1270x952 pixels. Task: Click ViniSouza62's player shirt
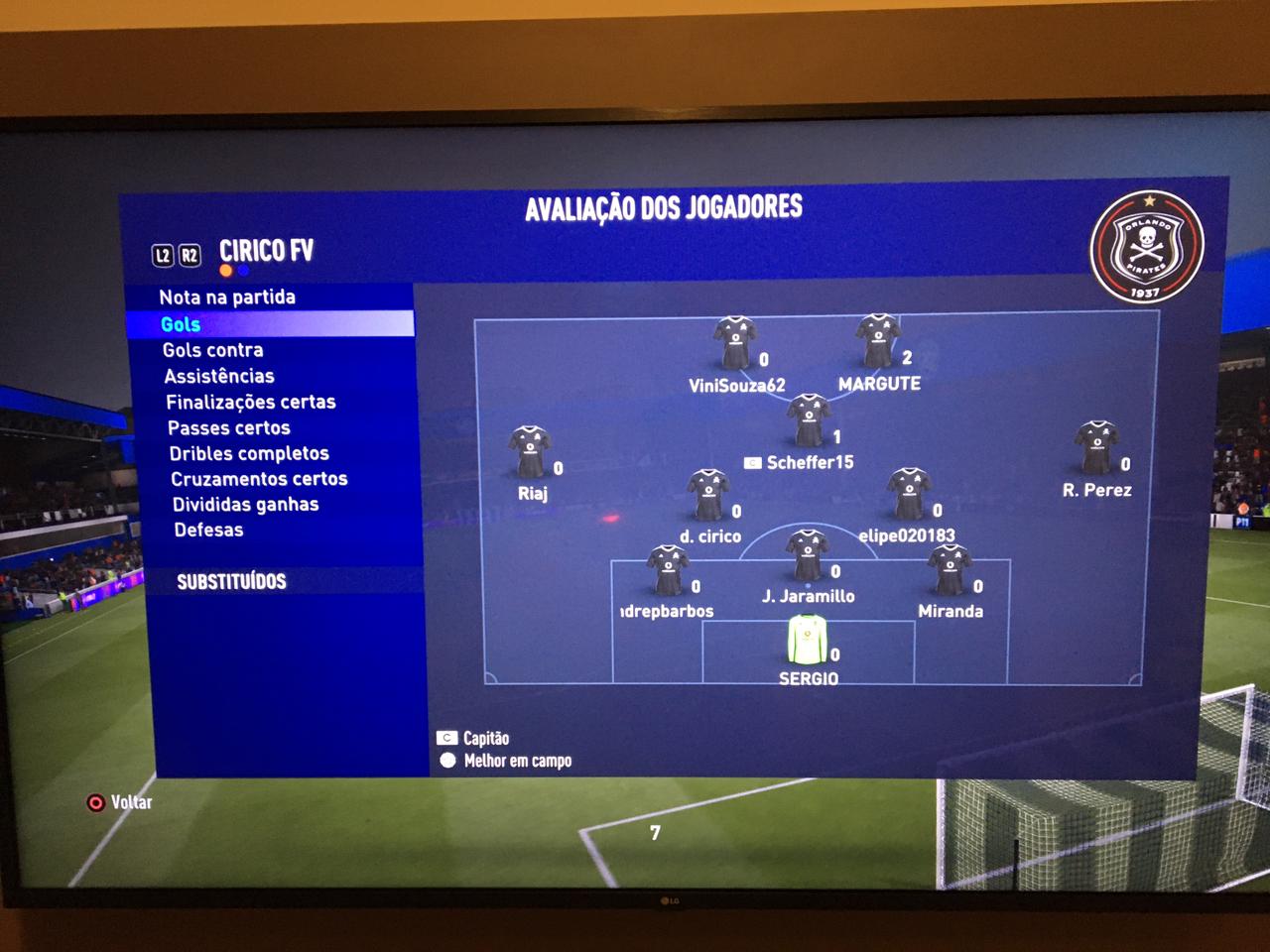tap(734, 343)
